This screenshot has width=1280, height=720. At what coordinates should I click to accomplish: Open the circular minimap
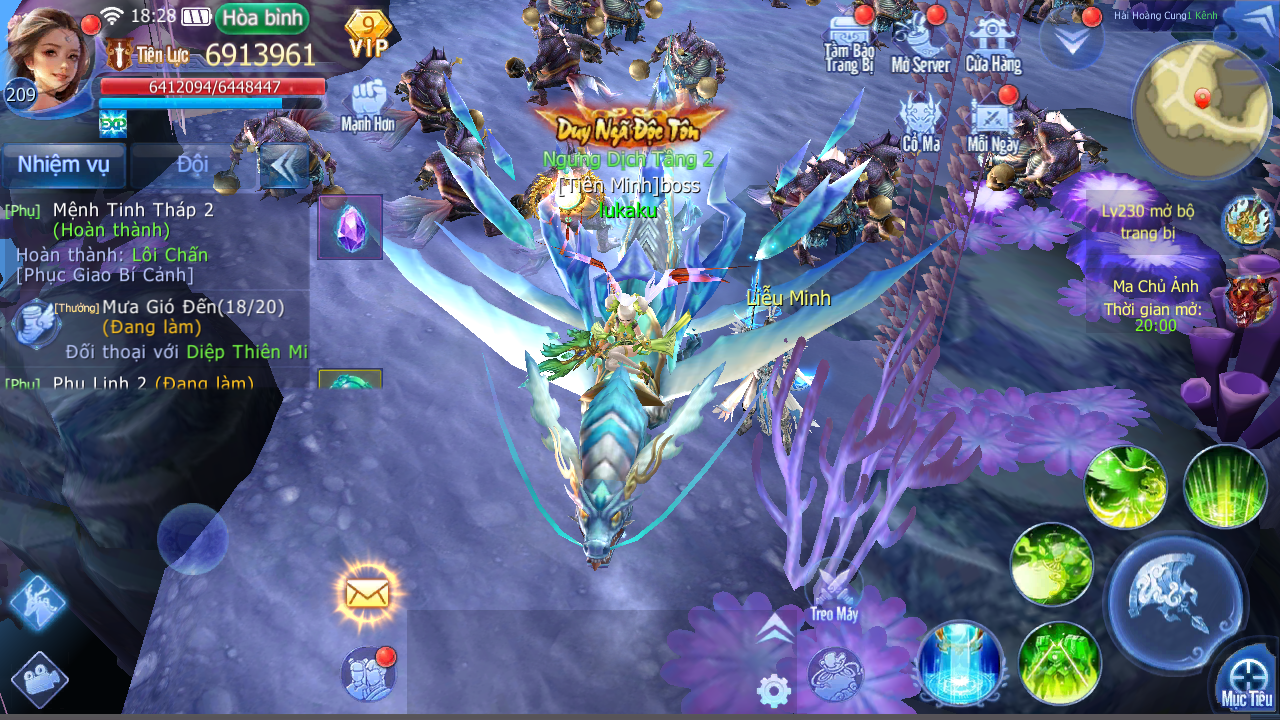[x=1202, y=110]
